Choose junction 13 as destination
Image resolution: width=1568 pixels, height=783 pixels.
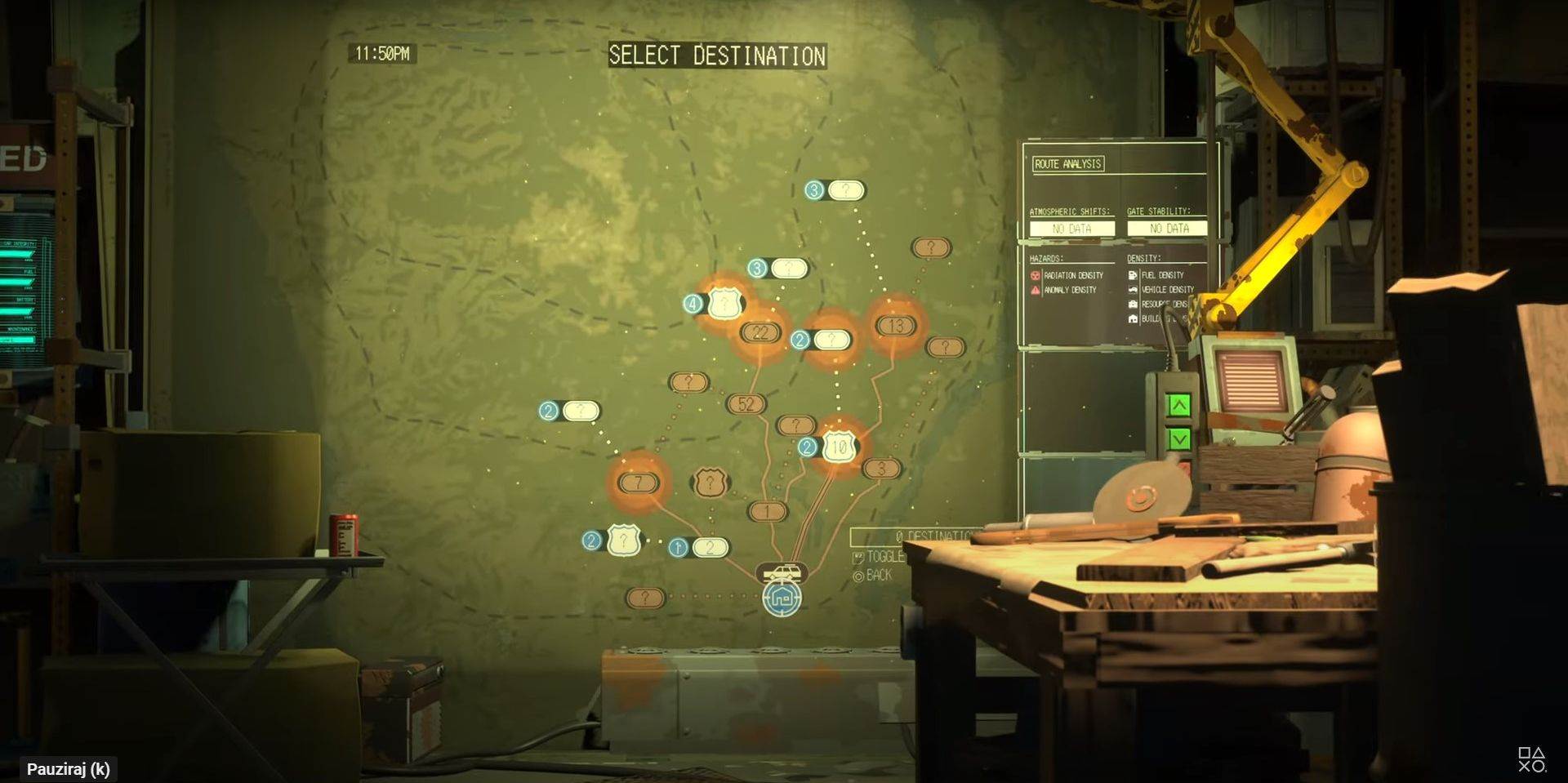(895, 326)
